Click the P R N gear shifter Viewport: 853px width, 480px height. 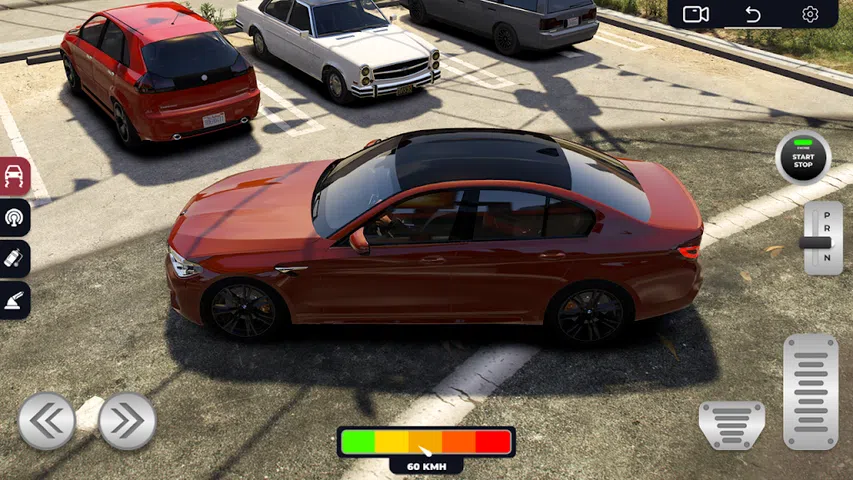(823, 238)
